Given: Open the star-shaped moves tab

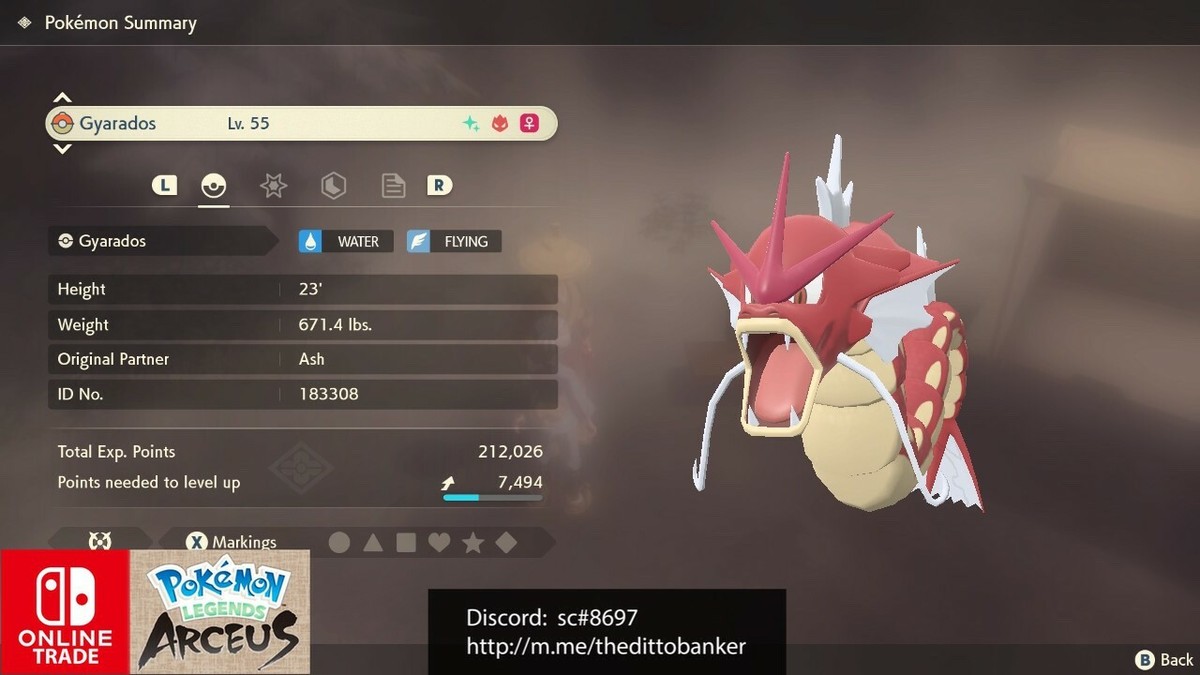Looking at the screenshot, I should [273, 185].
